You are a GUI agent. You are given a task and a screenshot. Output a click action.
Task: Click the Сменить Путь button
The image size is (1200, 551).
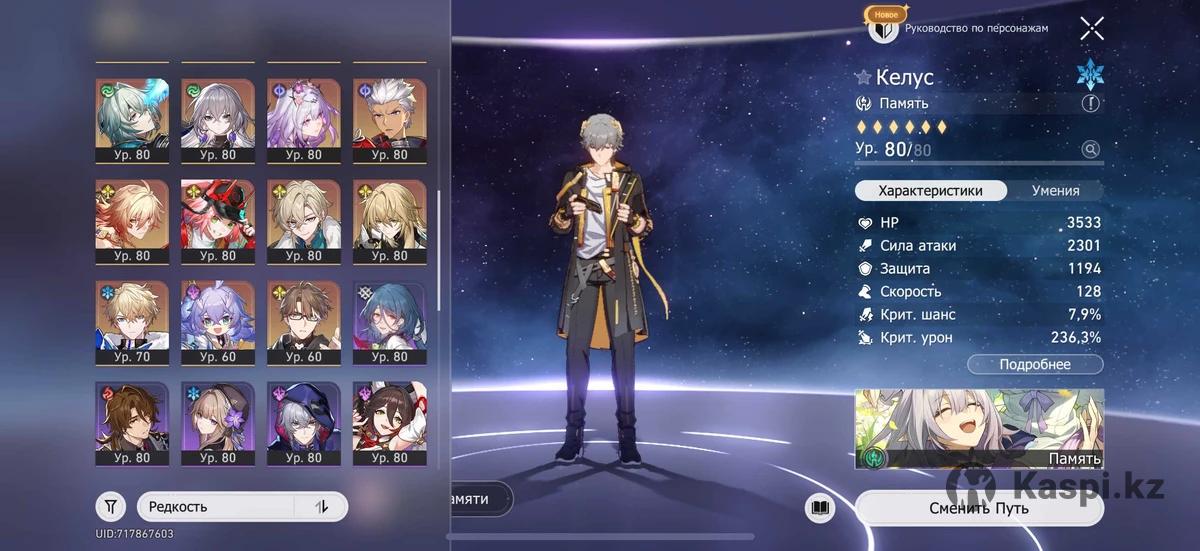pyautogui.click(x=979, y=508)
